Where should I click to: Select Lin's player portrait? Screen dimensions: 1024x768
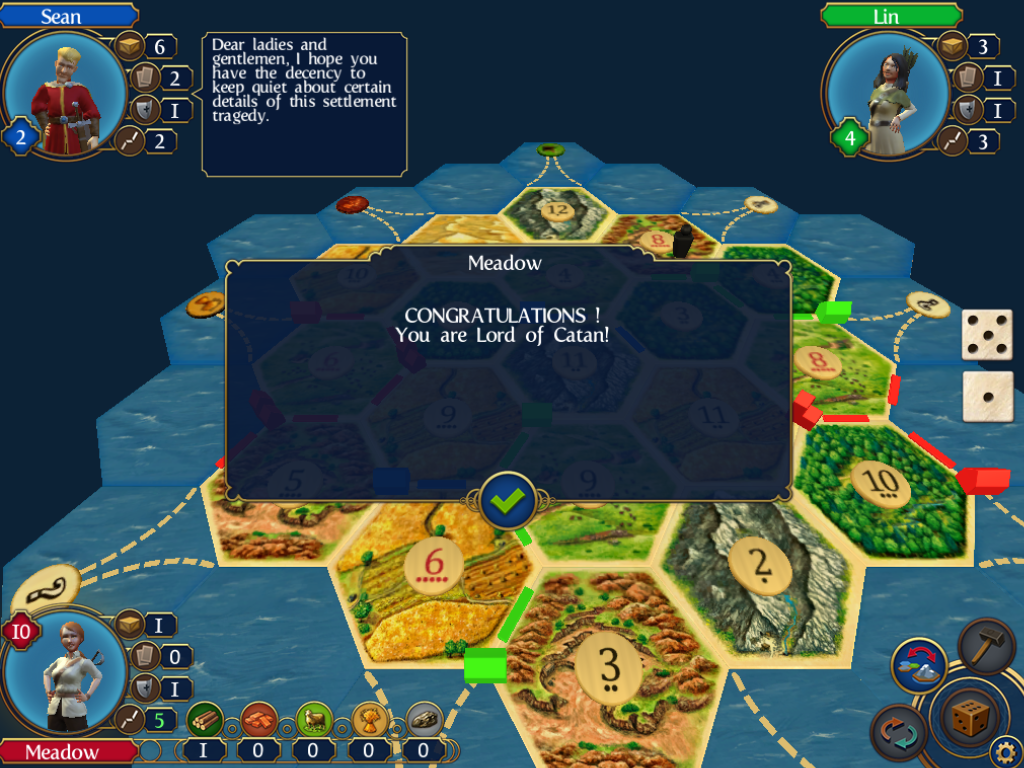(886, 94)
